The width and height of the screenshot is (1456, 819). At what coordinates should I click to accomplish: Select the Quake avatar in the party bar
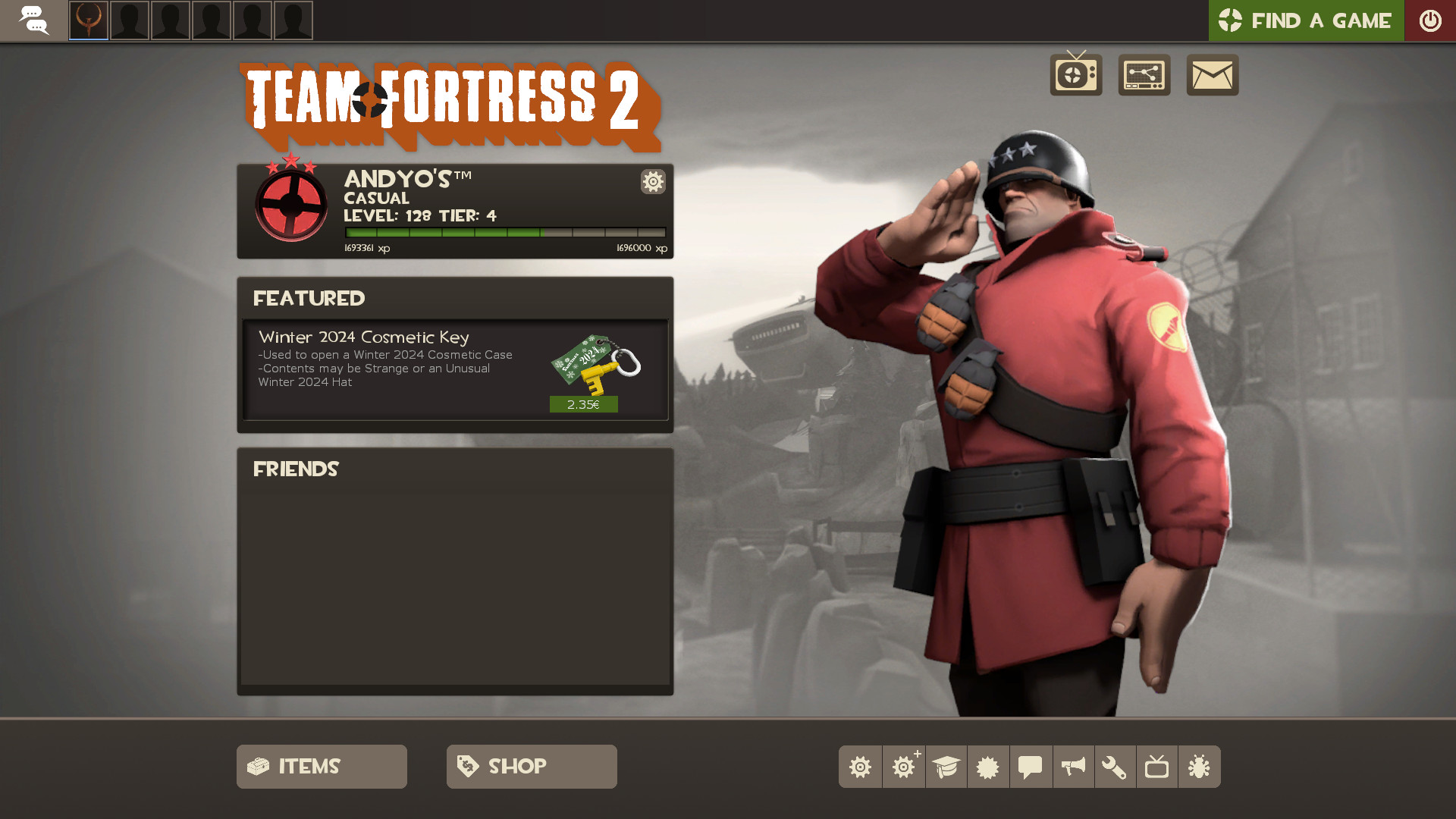(88, 20)
